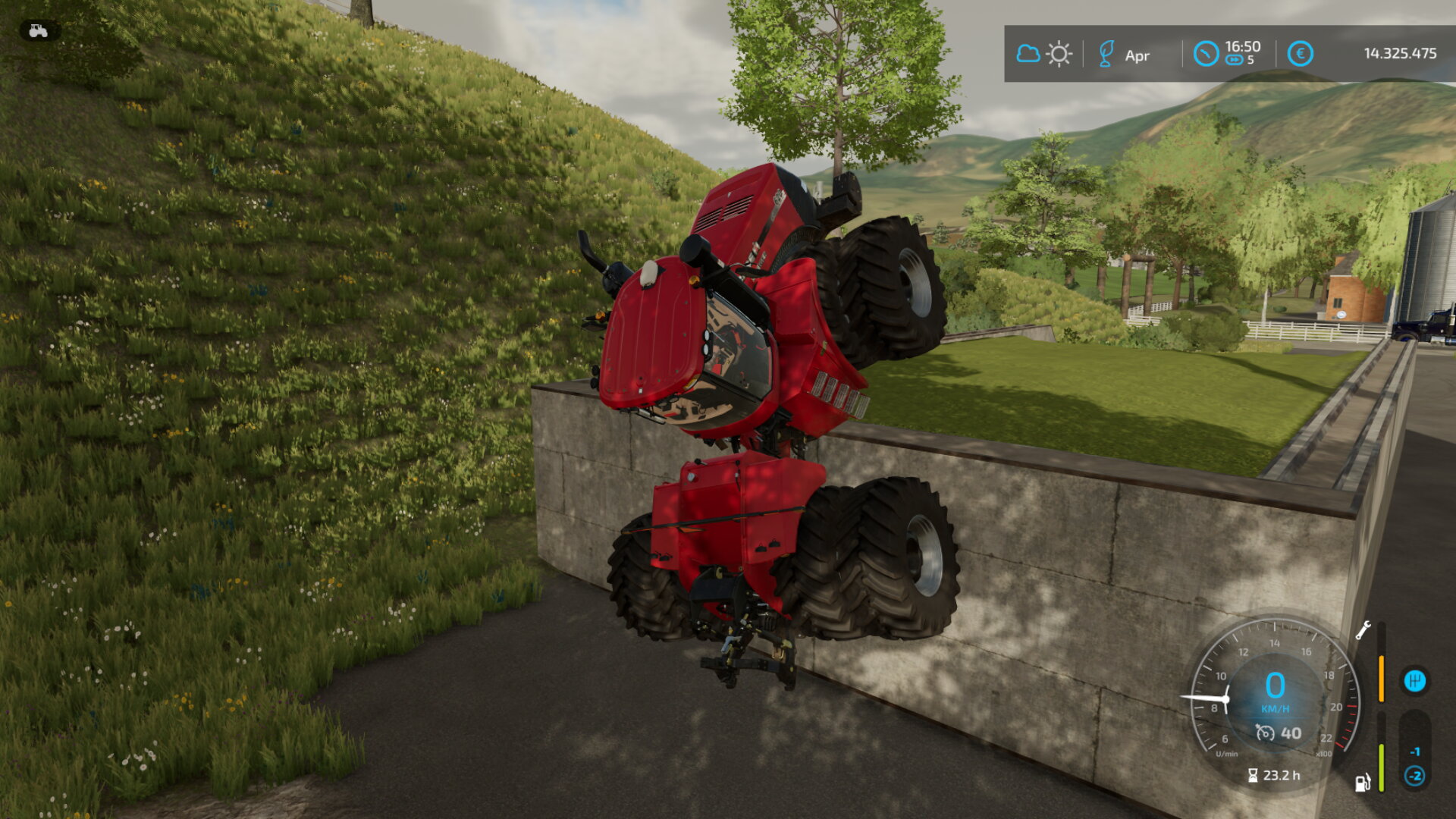
Task: Open the April season sprout icon
Action: tap(1106, 54)
